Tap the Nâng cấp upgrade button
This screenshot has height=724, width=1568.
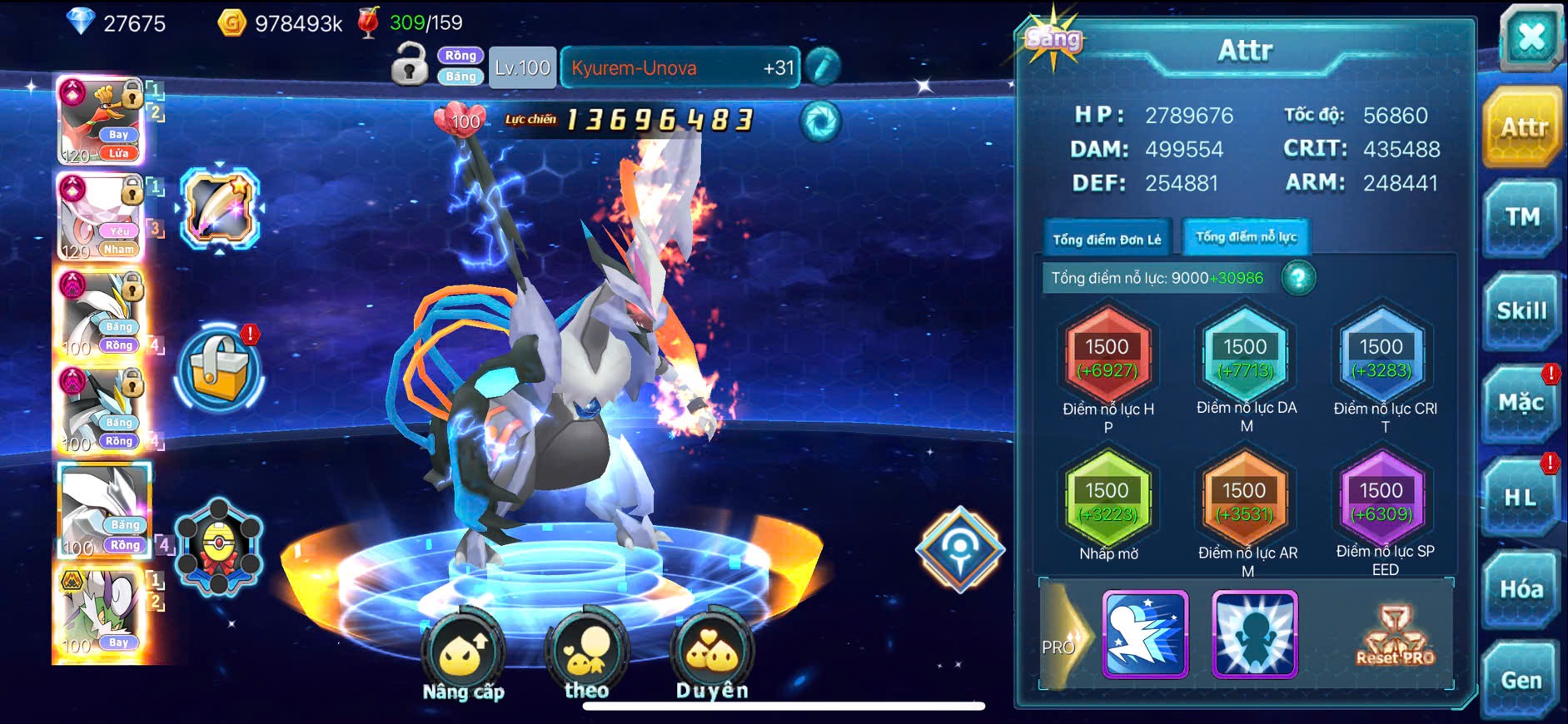463,657
